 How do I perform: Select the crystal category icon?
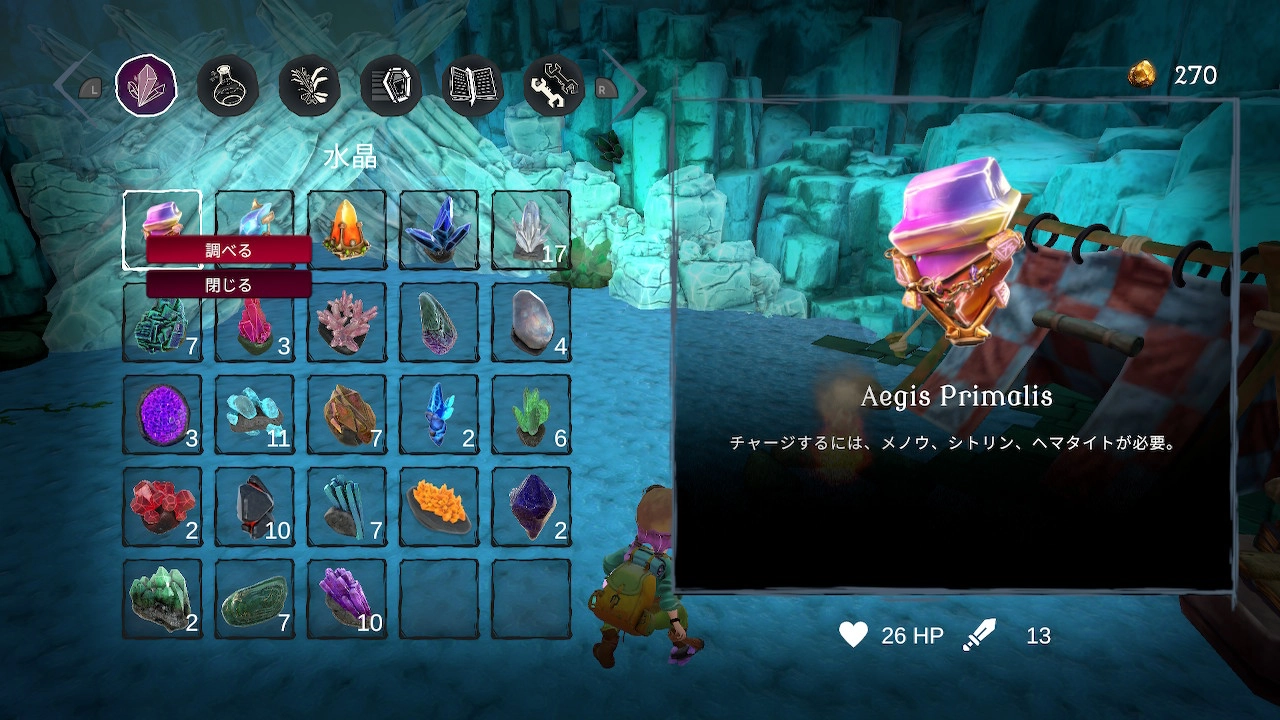146,86
